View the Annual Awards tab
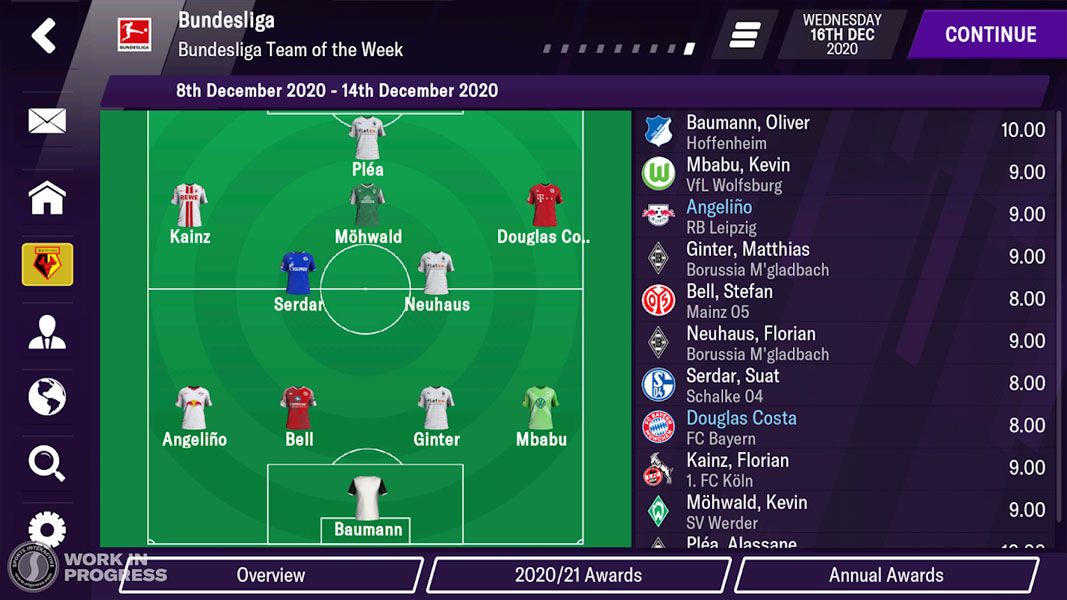Screen dimensions: 1067x600 [x=885, y=575]
